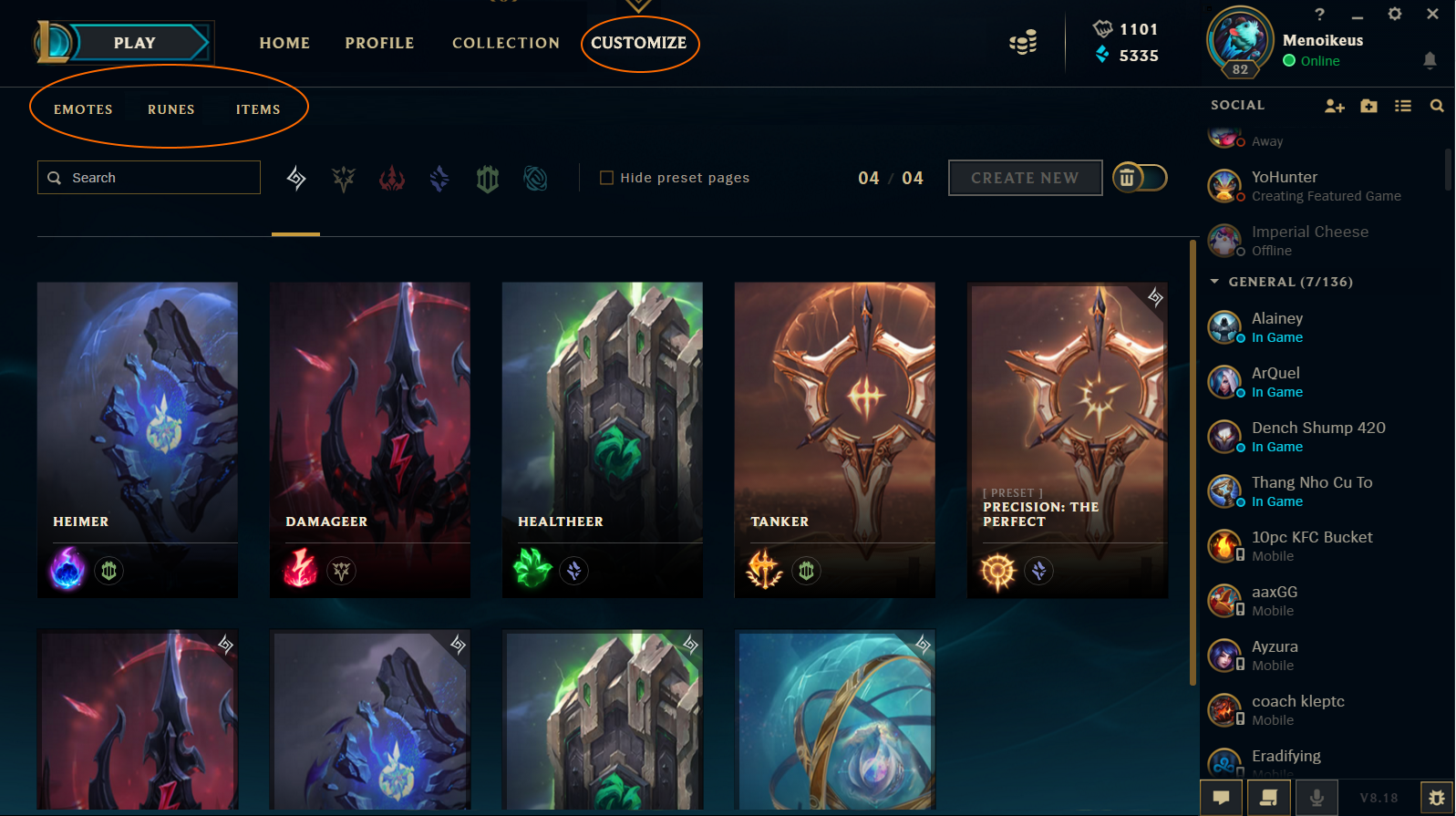
Task: Open the bug report tool
Action: click(x=1434, y=797)
